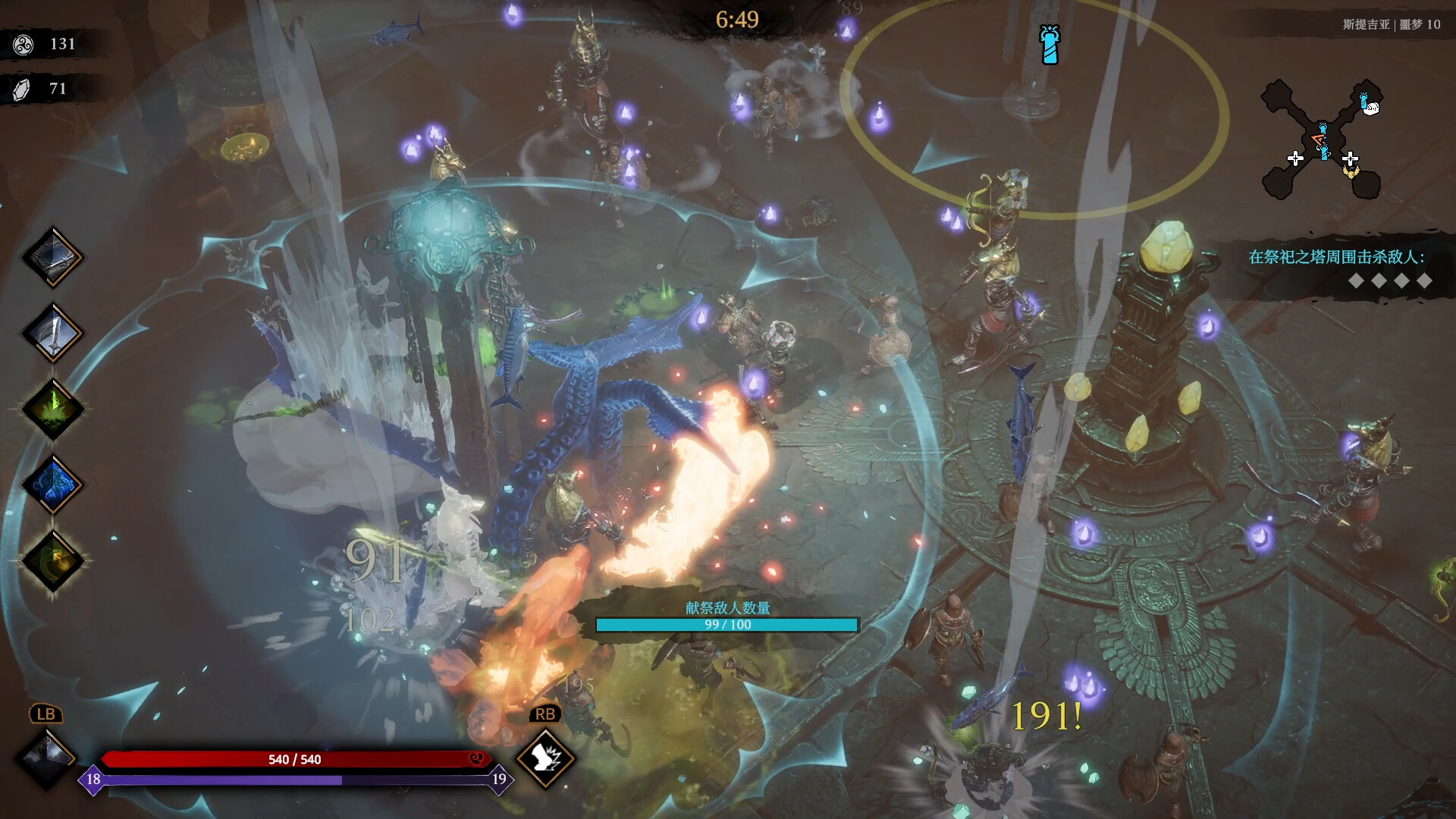
Task: Click the swirl currency icon showing 131
Action: (24, 45)
